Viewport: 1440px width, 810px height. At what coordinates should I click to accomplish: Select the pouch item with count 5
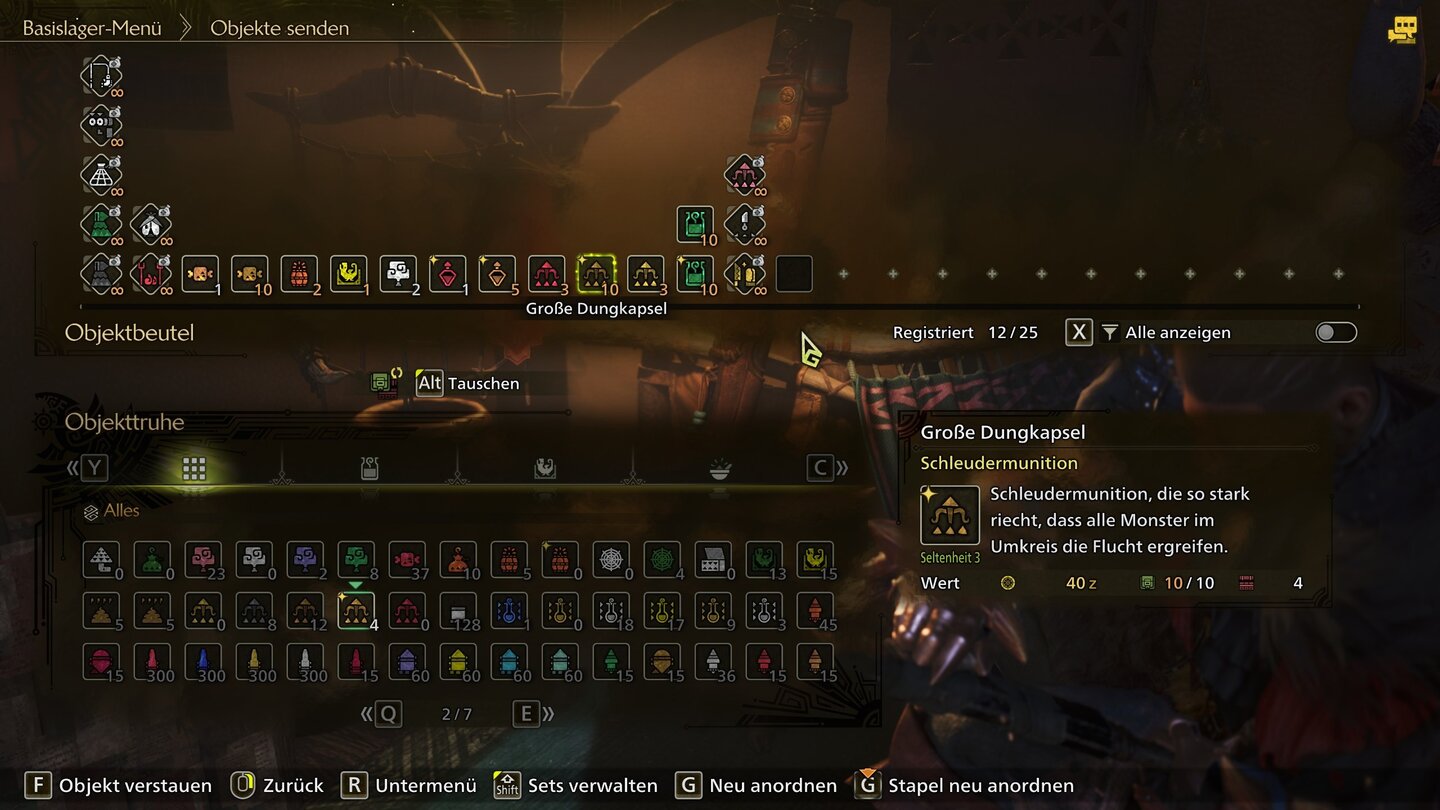coord(497,274)
